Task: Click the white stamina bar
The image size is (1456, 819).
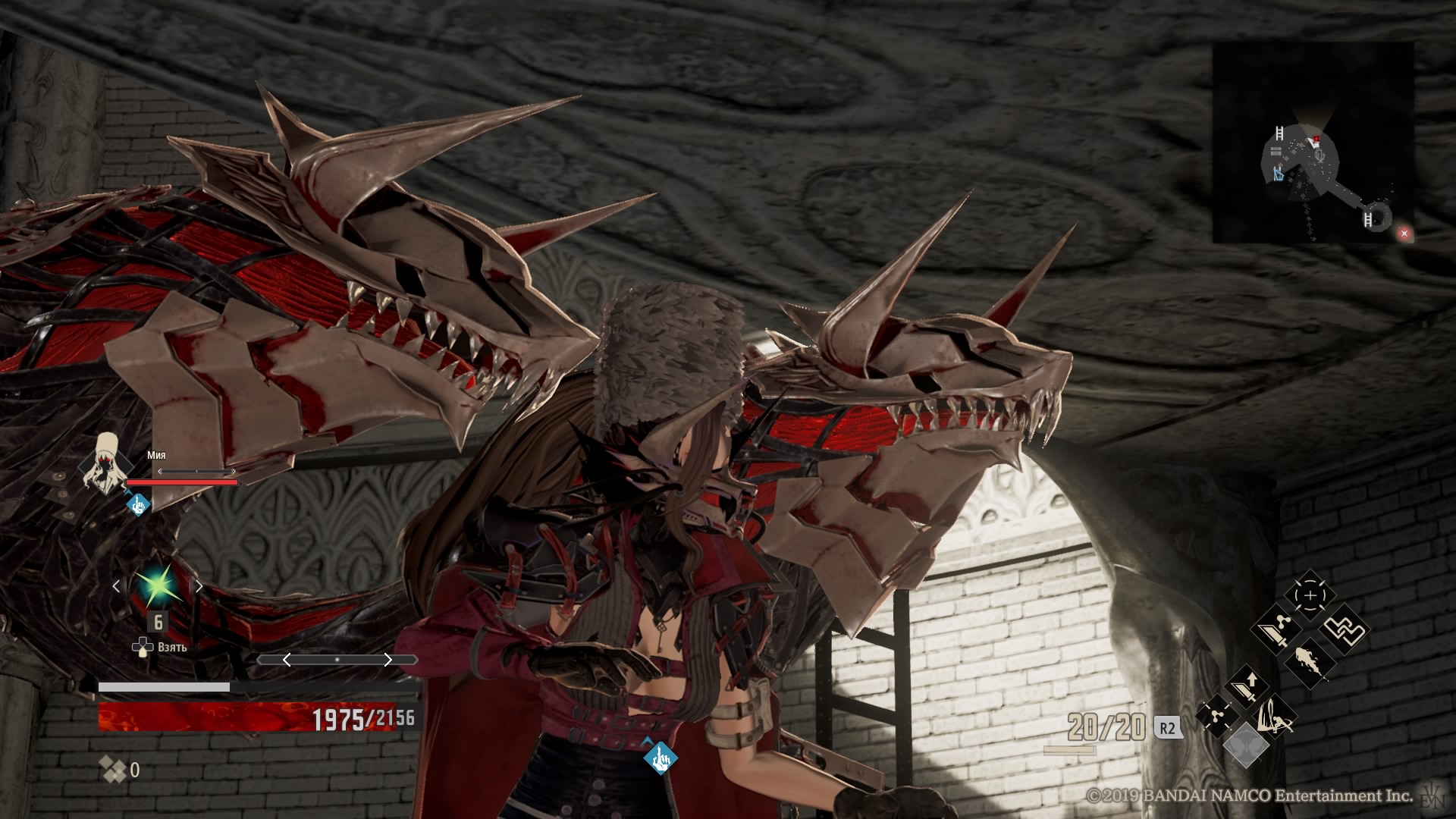Action: (x=162, y=686)
